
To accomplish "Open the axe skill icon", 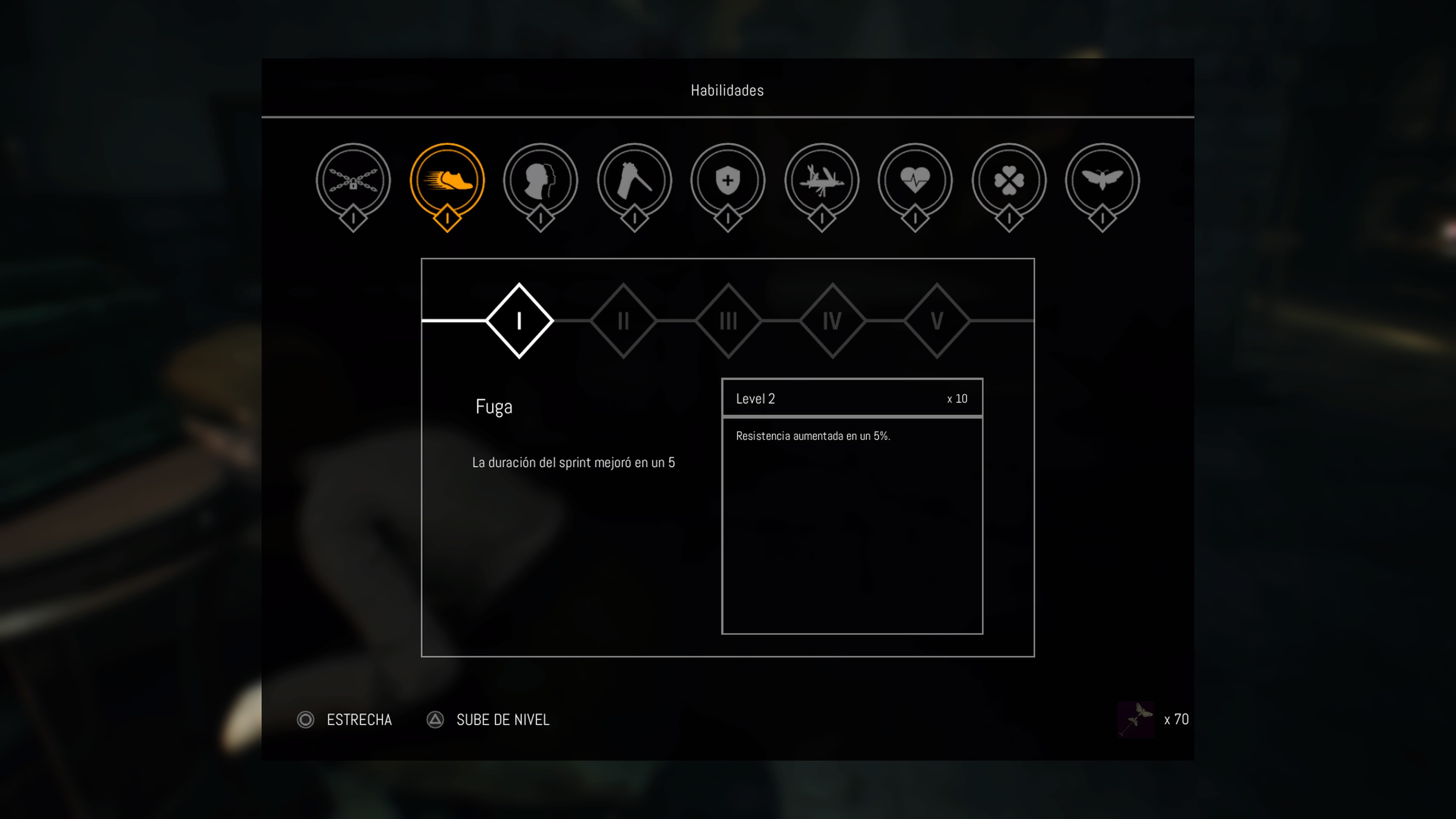I will coord(634,181).
